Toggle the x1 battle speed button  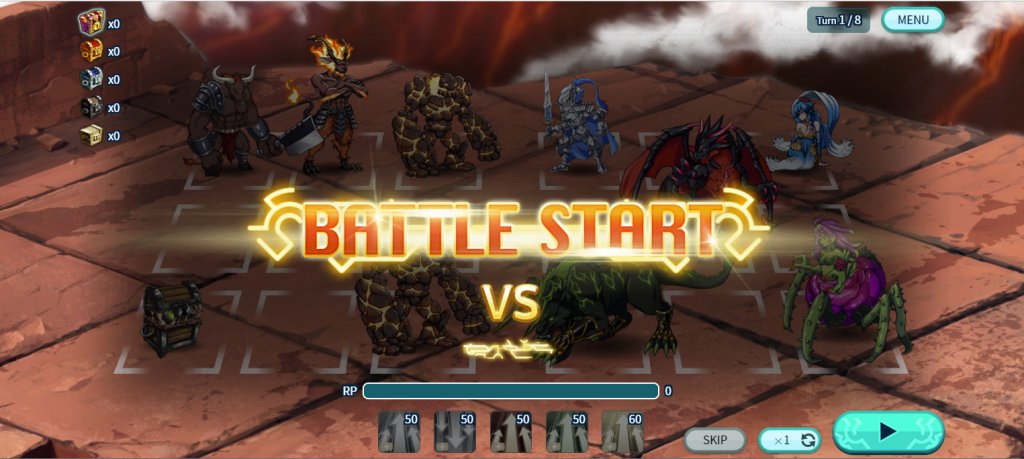pyautogui.click(x=789, y=439)
